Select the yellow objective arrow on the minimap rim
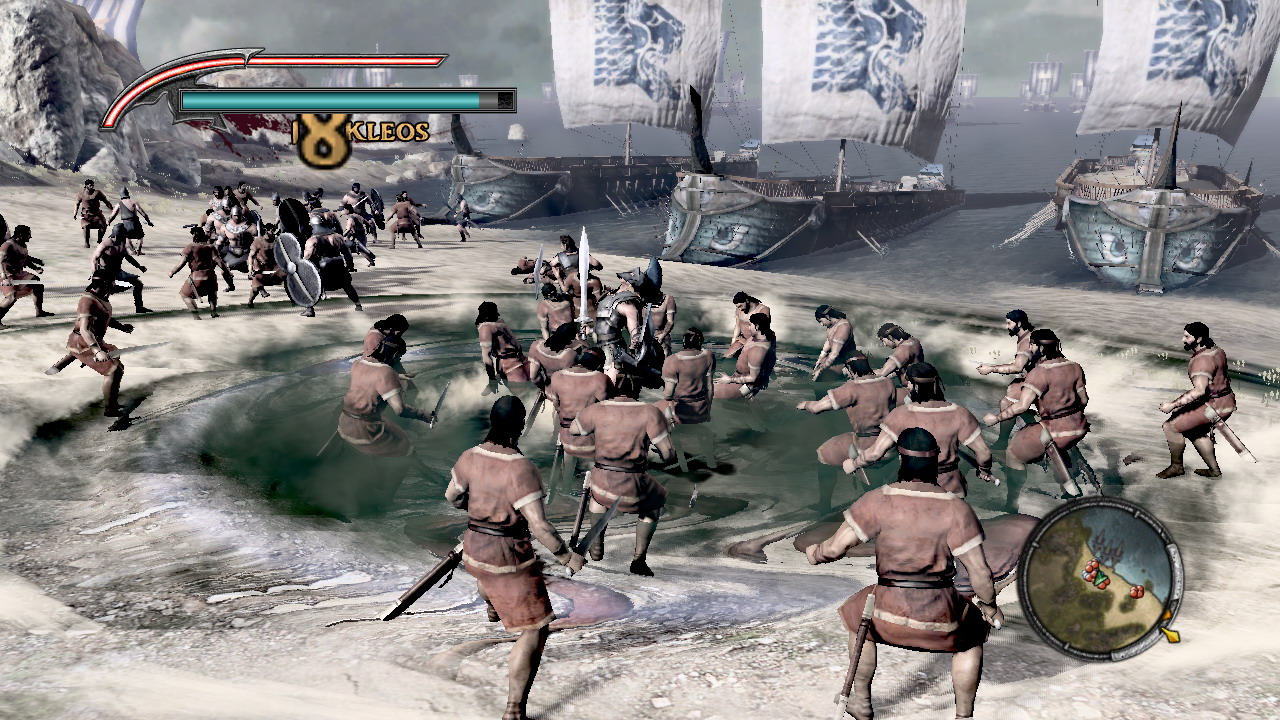This screenshot has height=720, width=1280. pos(1170,633)
